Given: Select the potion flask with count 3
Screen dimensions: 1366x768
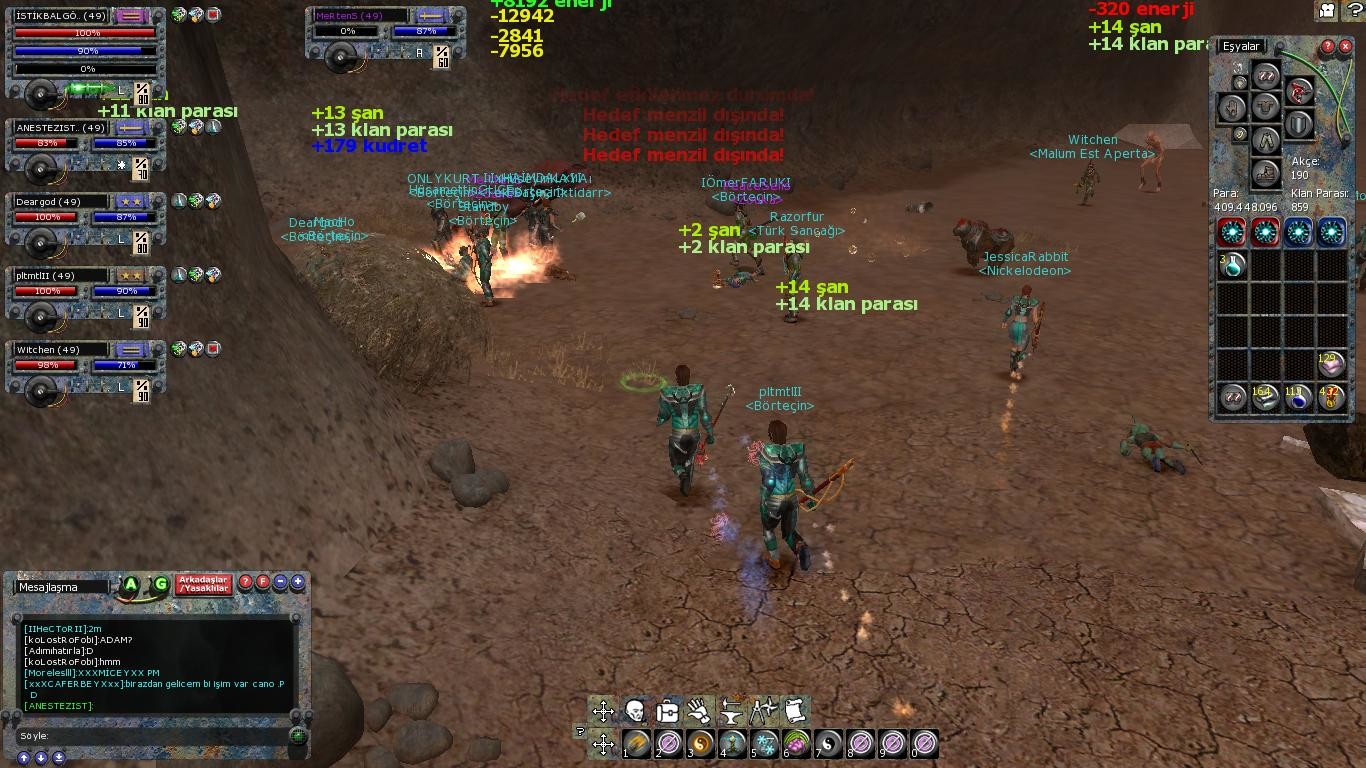Looking at the screenshot, I should (1232, 265).
